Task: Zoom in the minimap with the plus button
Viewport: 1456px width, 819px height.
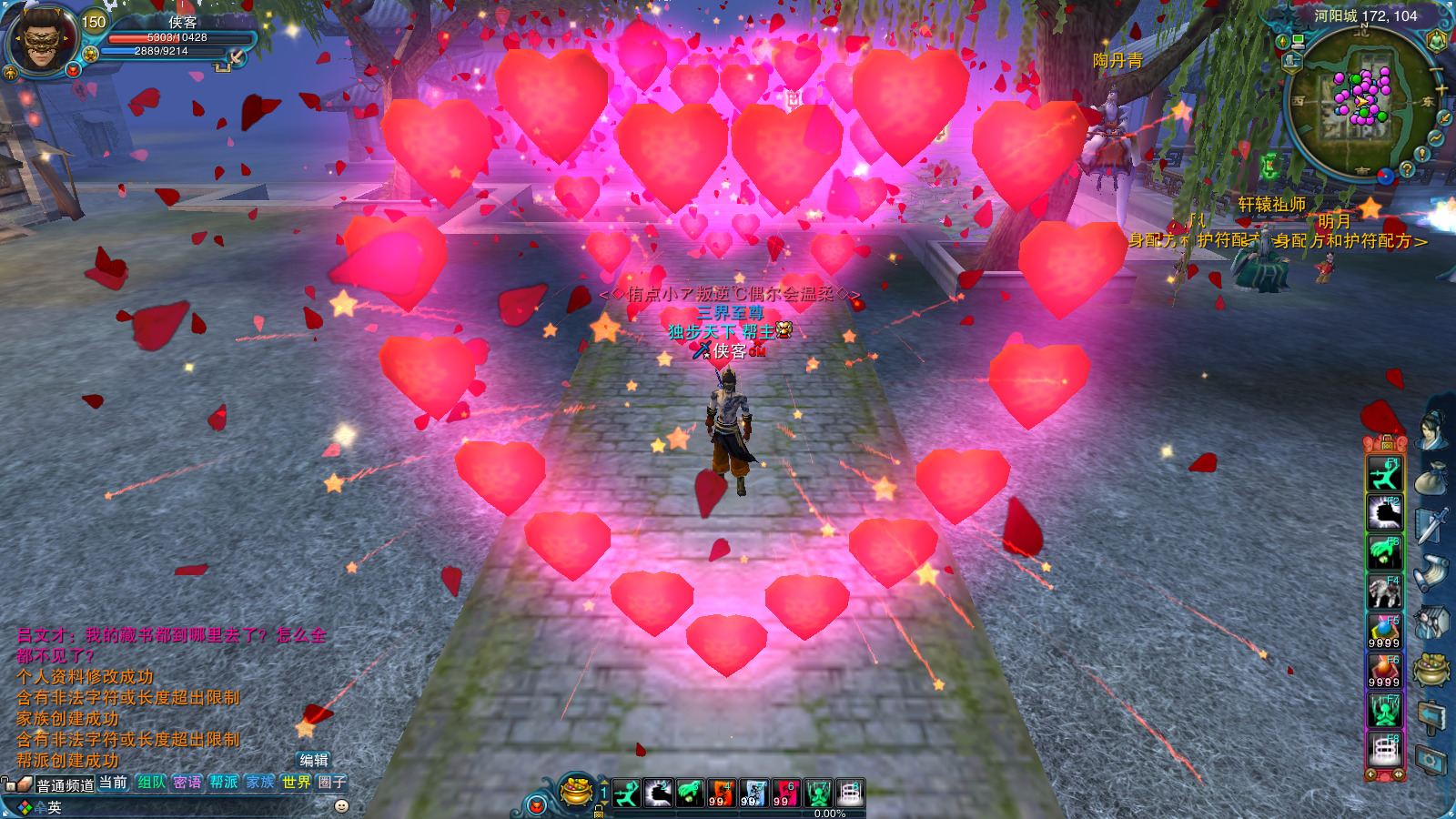Action: [1441, 89]
